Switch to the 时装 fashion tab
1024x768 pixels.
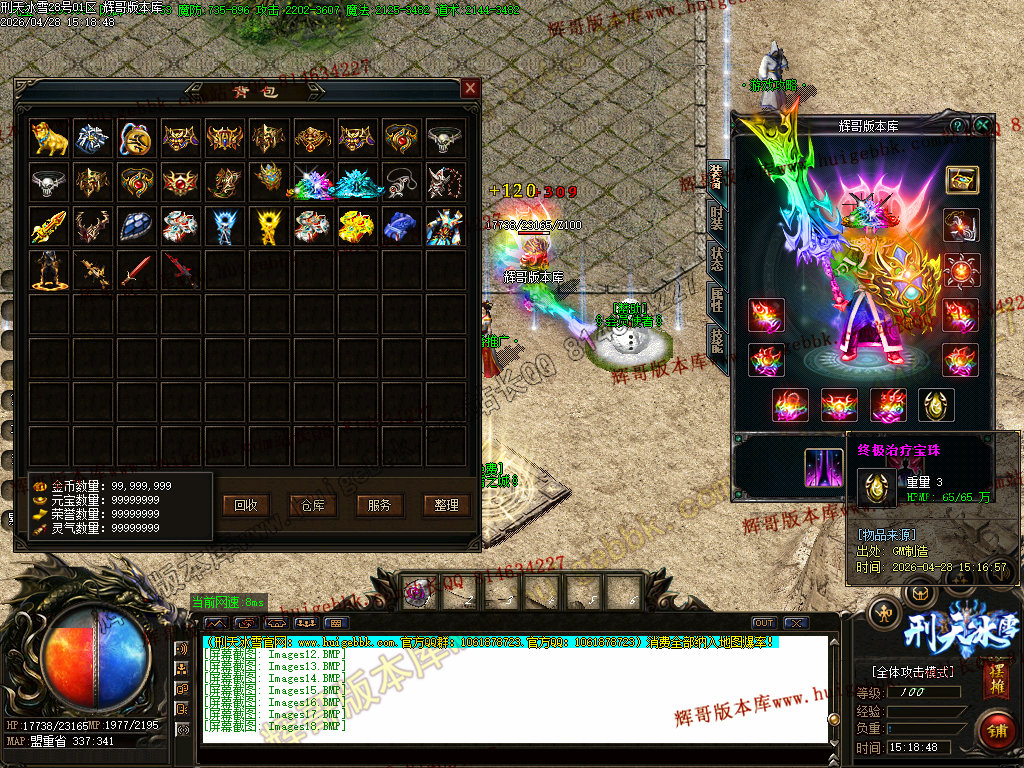[x=717, y=217]
